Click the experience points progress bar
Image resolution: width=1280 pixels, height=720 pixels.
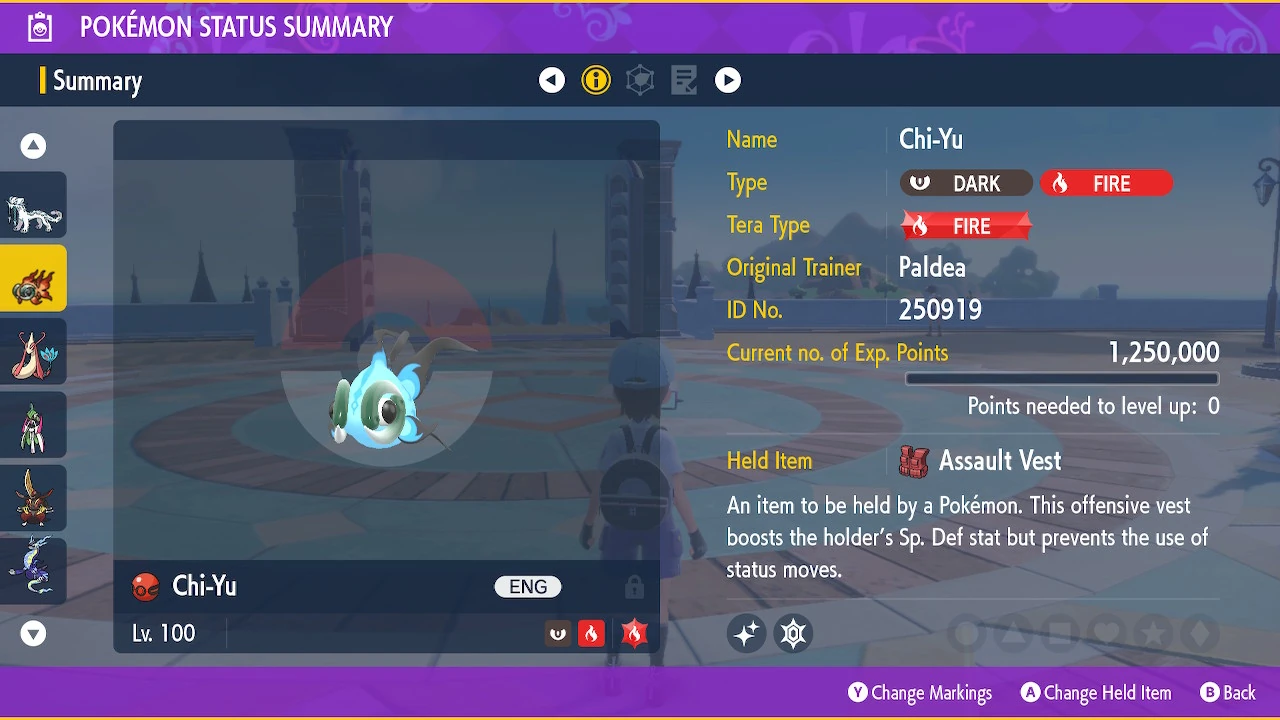point(1062,379)
